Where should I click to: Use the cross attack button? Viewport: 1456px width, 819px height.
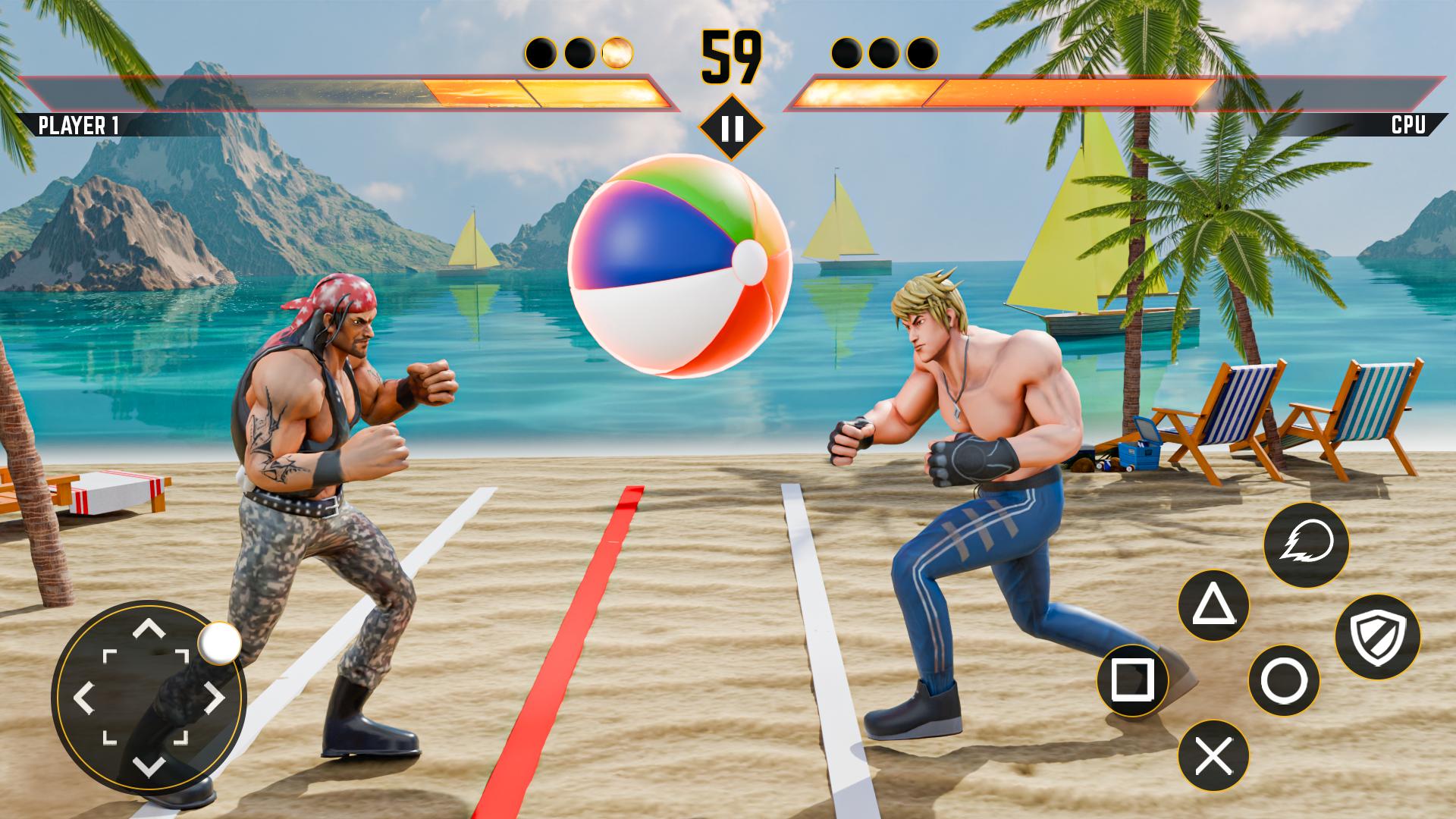1213,755
